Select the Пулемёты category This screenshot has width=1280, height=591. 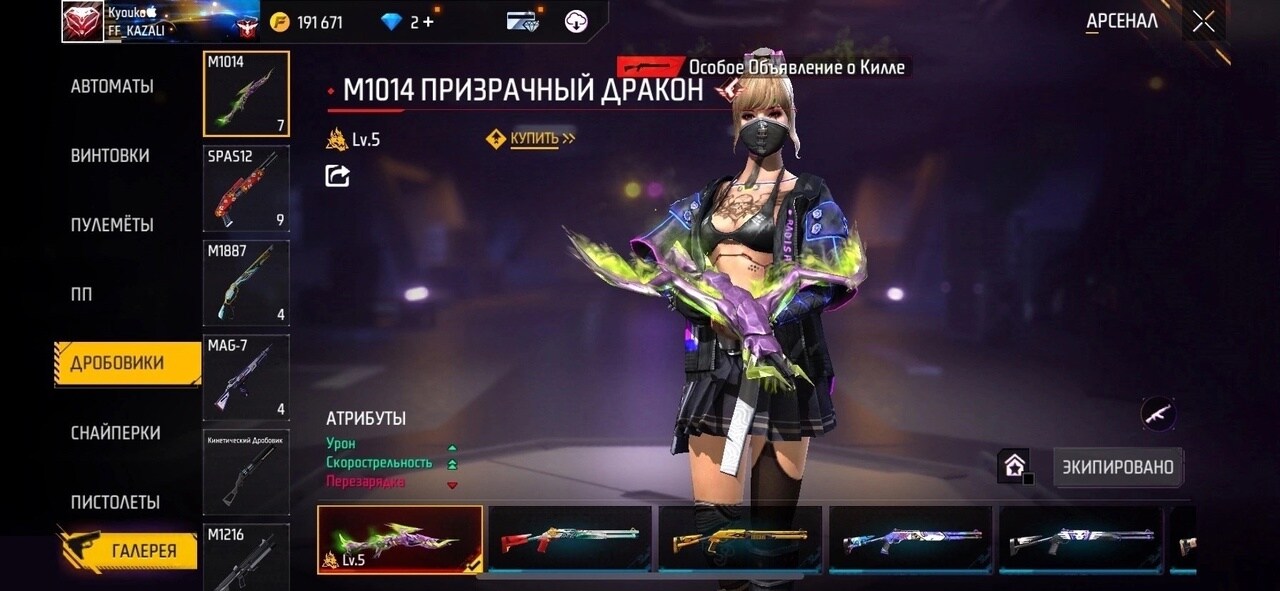point(112,225)
